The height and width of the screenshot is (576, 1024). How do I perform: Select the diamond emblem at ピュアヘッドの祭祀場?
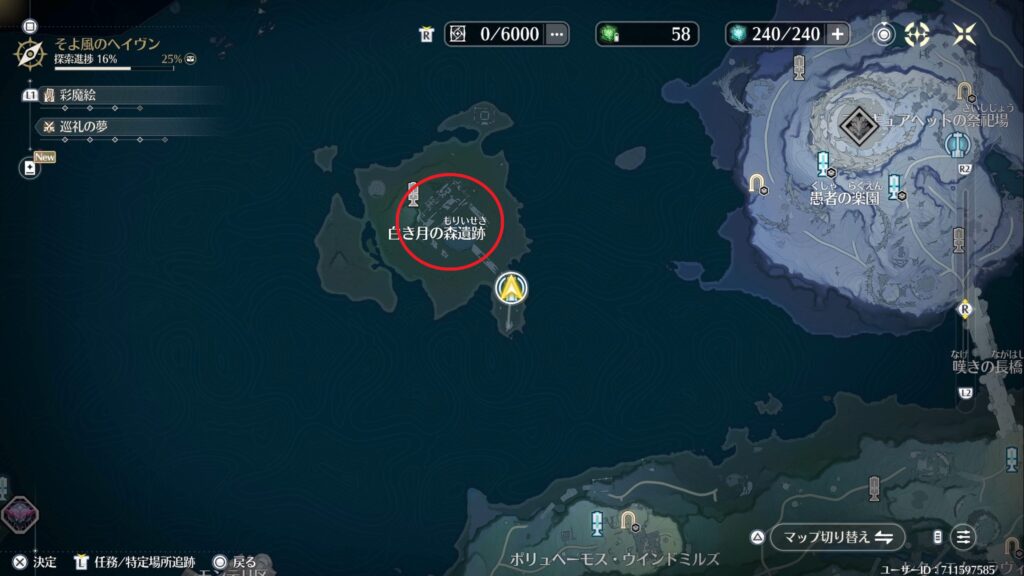click(x=857, y=126)
